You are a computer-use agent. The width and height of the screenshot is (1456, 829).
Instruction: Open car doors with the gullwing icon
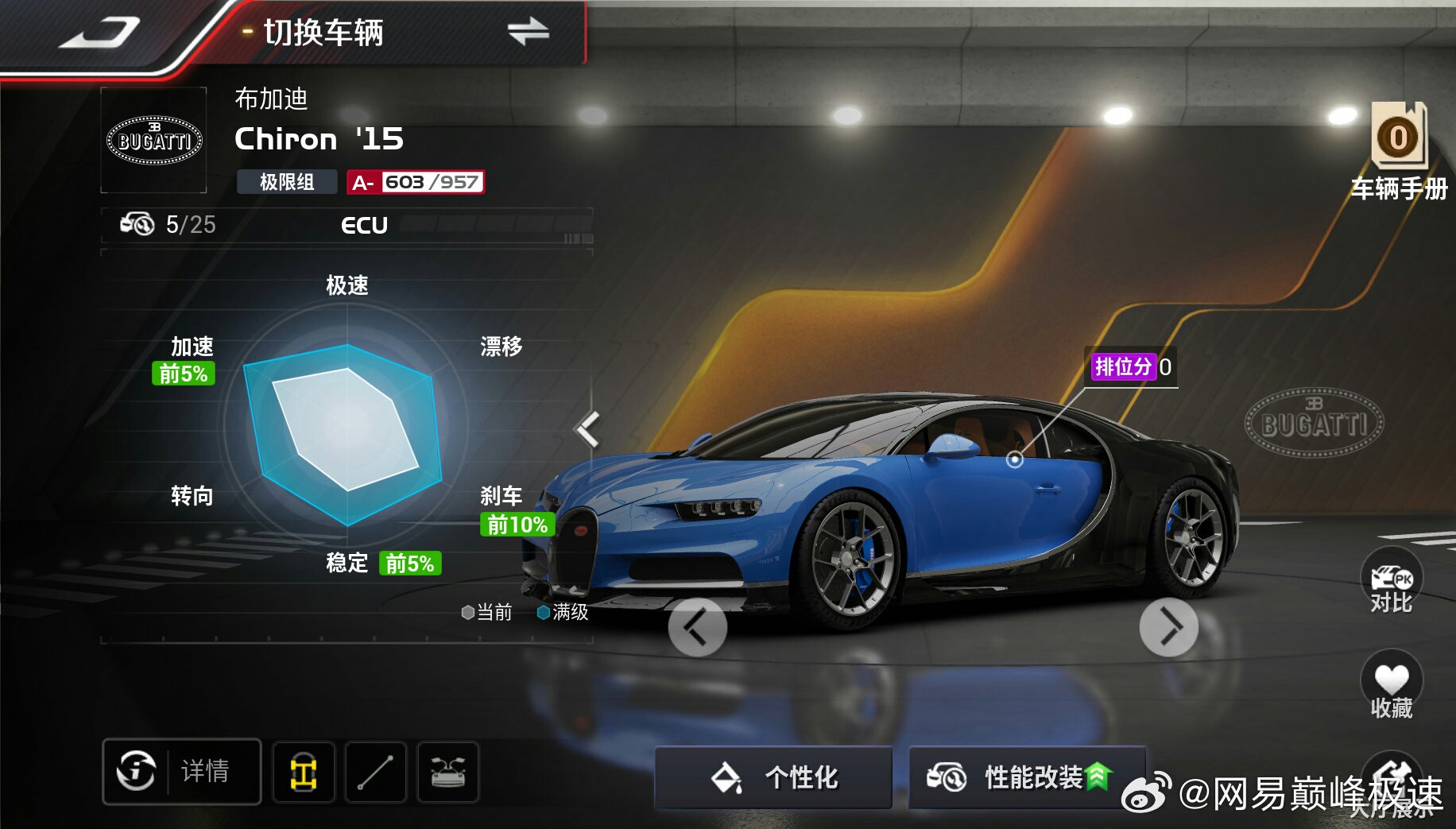click(x=448, y=772)
